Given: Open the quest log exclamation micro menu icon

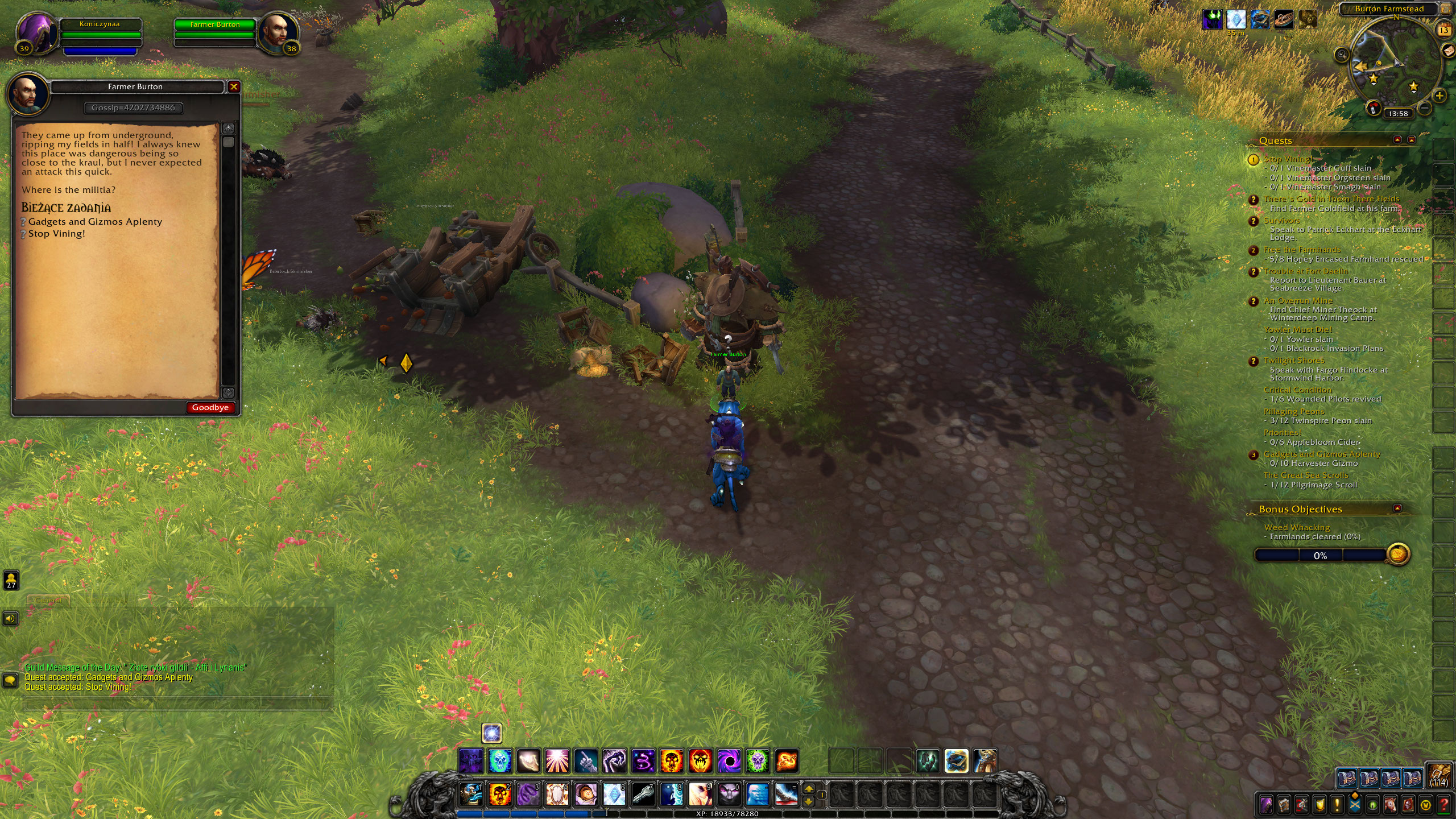Looking at the screenshot, I should (x=1337, y=804).
